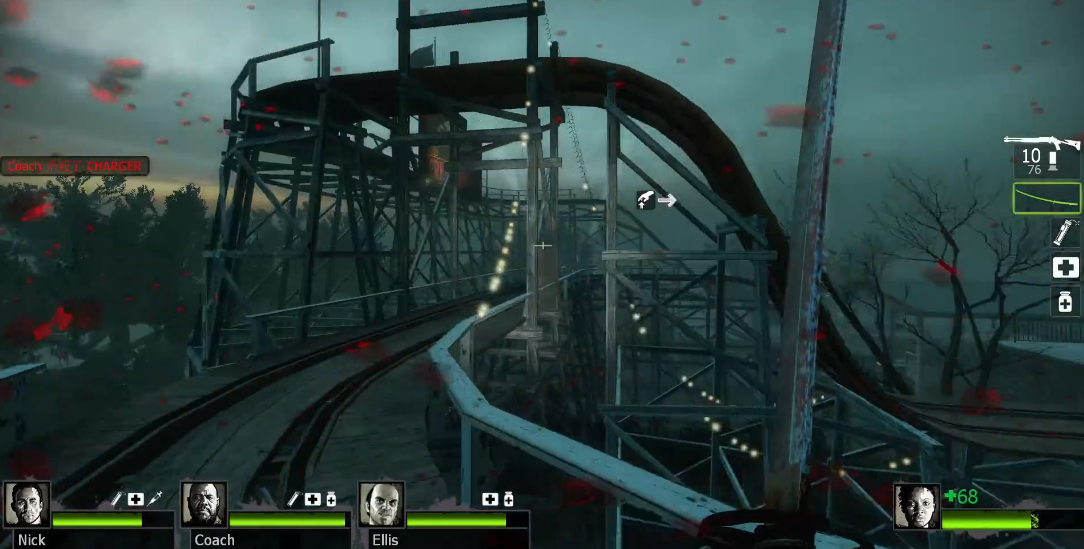Click Nick's teammate portrait
This screenshot has height=549, width=1084.
27,504
